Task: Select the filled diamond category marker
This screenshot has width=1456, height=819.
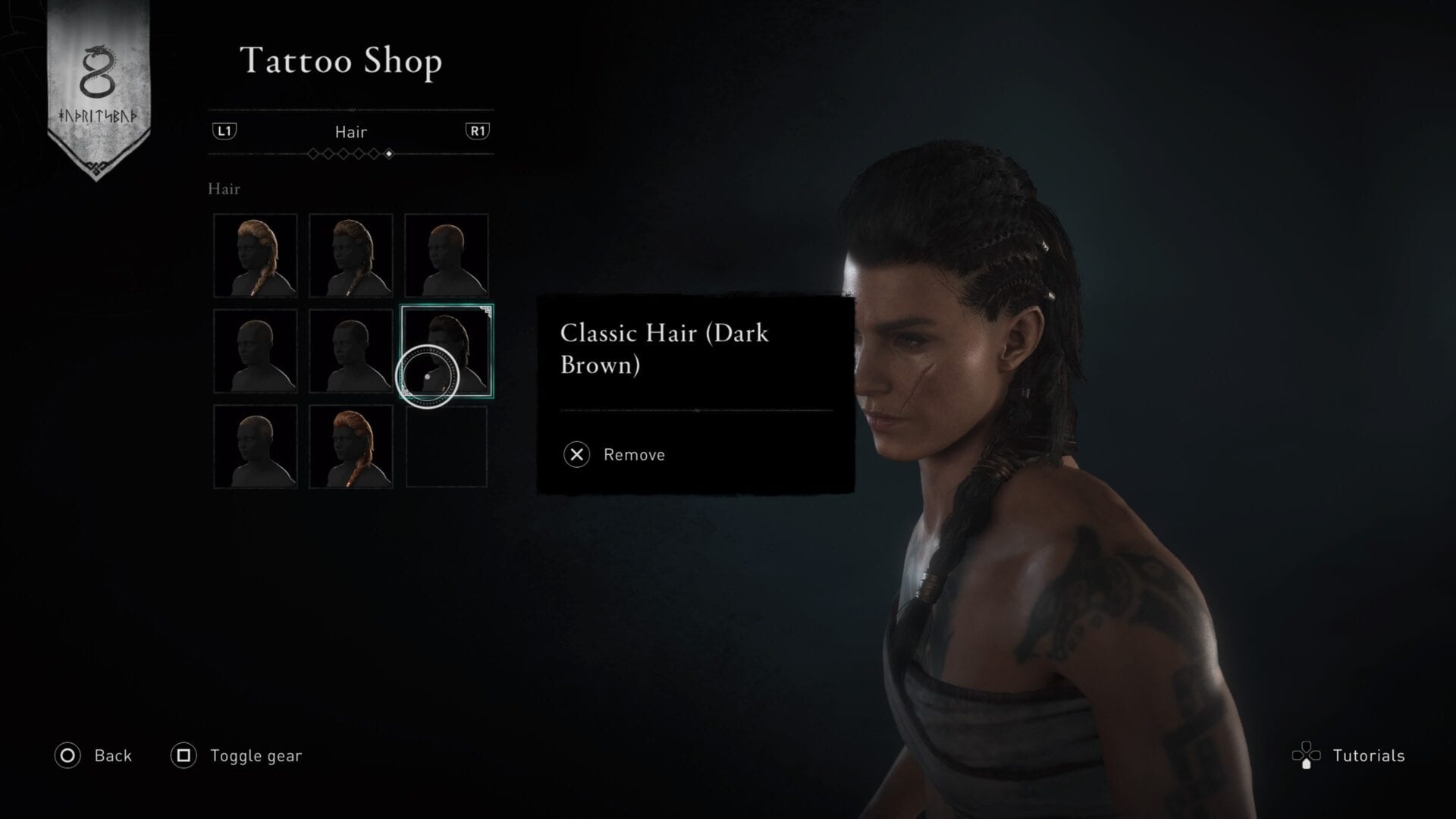Action: (390, 154)
